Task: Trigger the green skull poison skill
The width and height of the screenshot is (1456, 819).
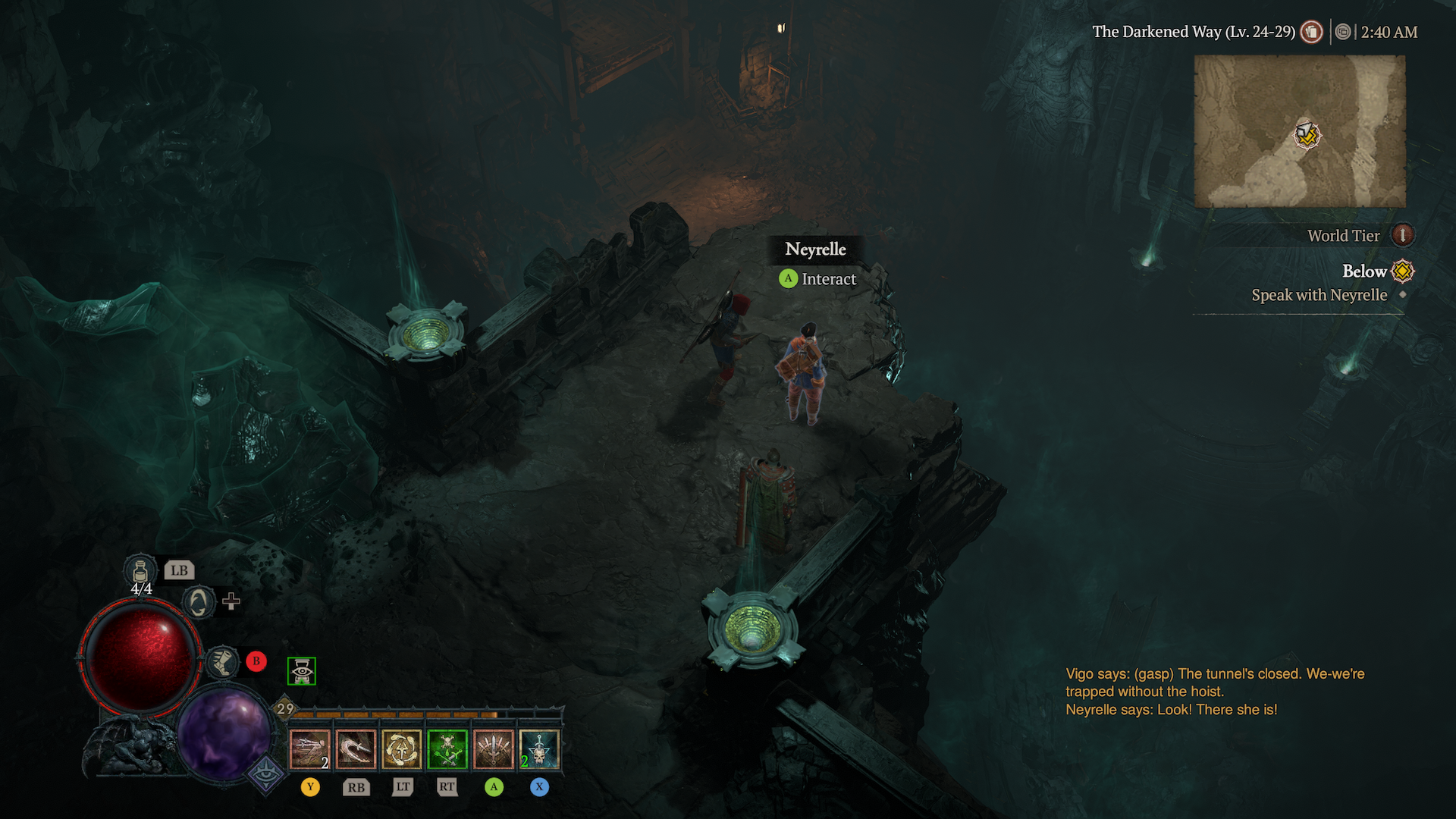Action: pos(447,749)
